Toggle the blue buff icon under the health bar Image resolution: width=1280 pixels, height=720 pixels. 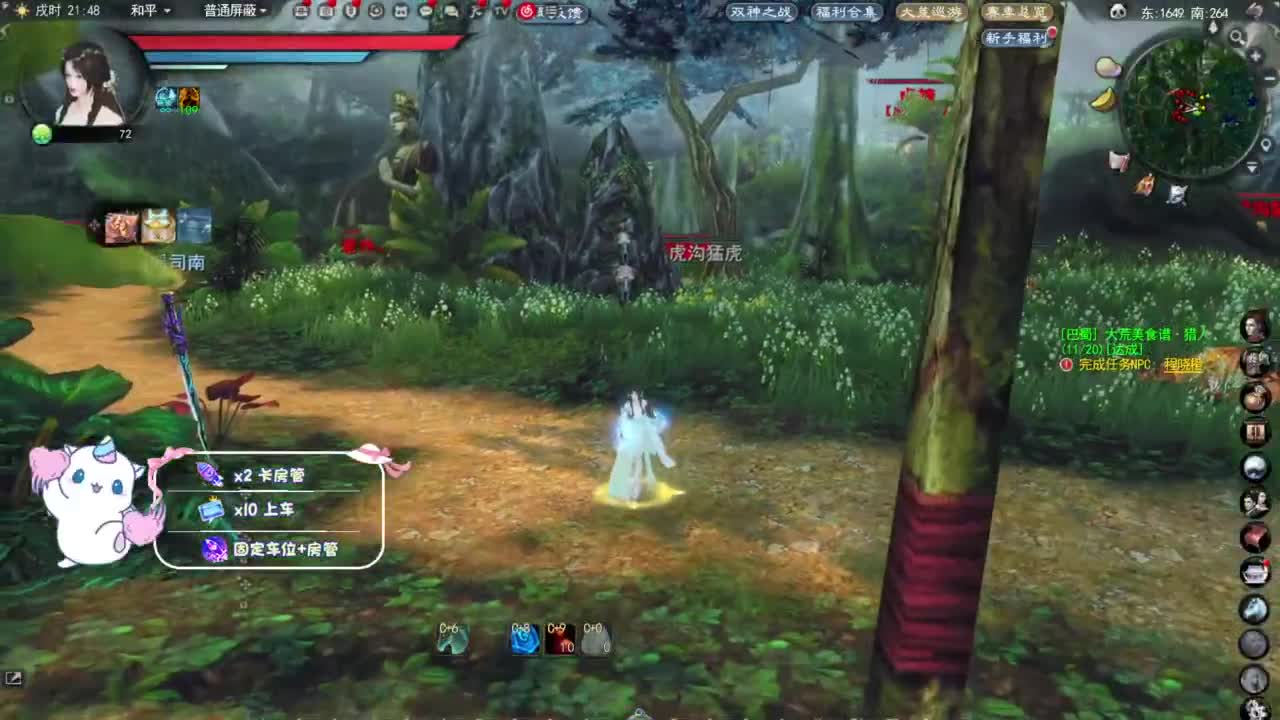pos(165,100)
